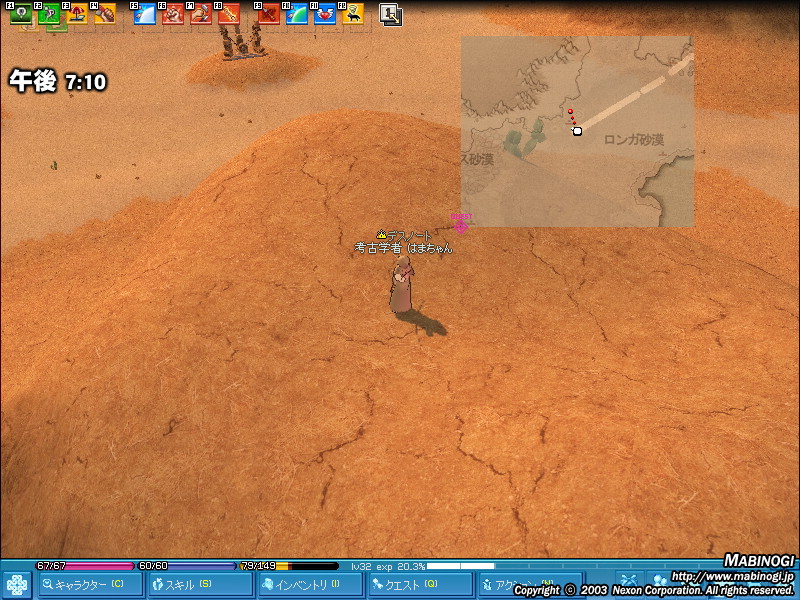Activate the F11 winged heart skill
This screenshot has width=800, height=600.
pyautogui.click(x=324, y=14)
